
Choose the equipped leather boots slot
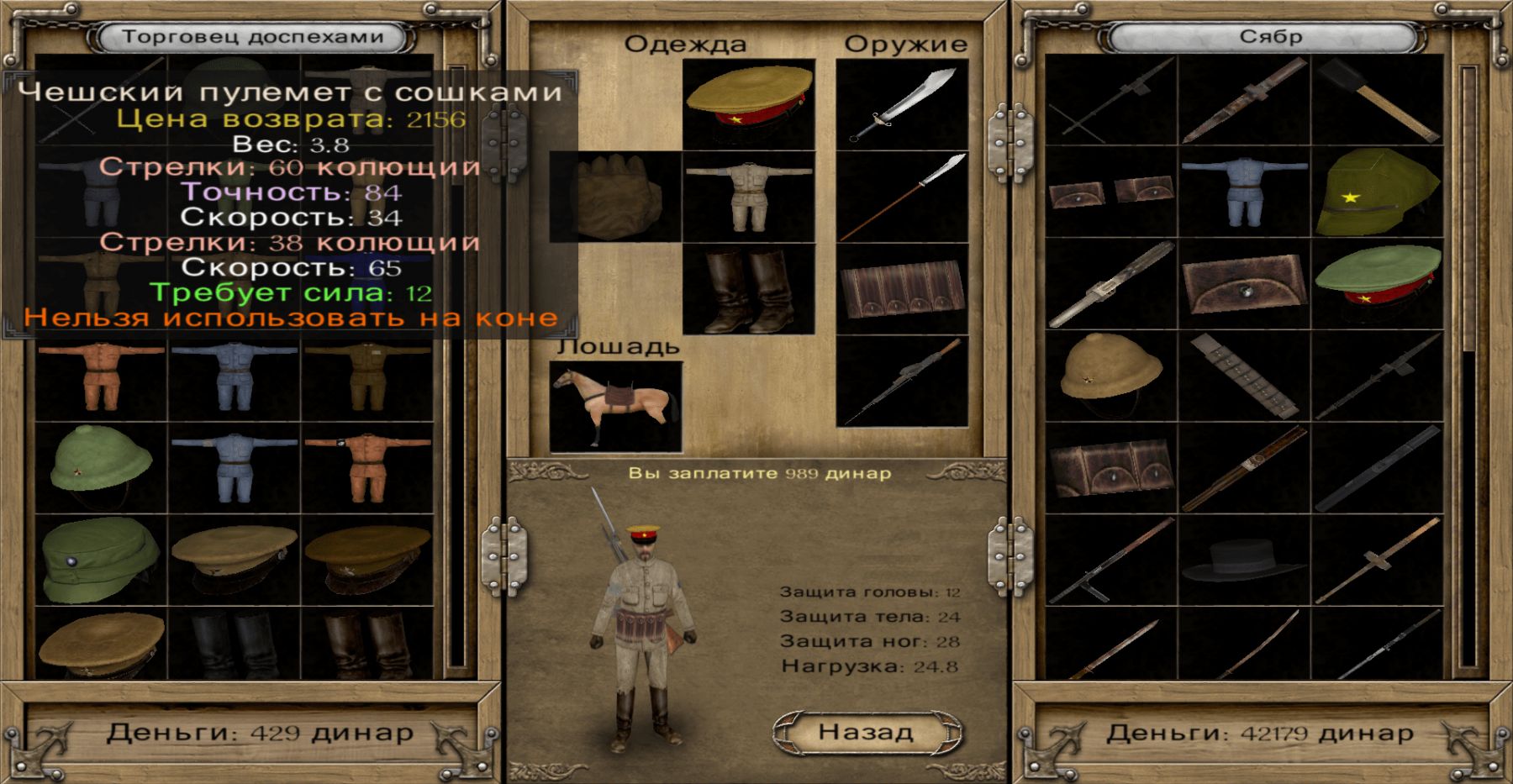pos(749,290)
